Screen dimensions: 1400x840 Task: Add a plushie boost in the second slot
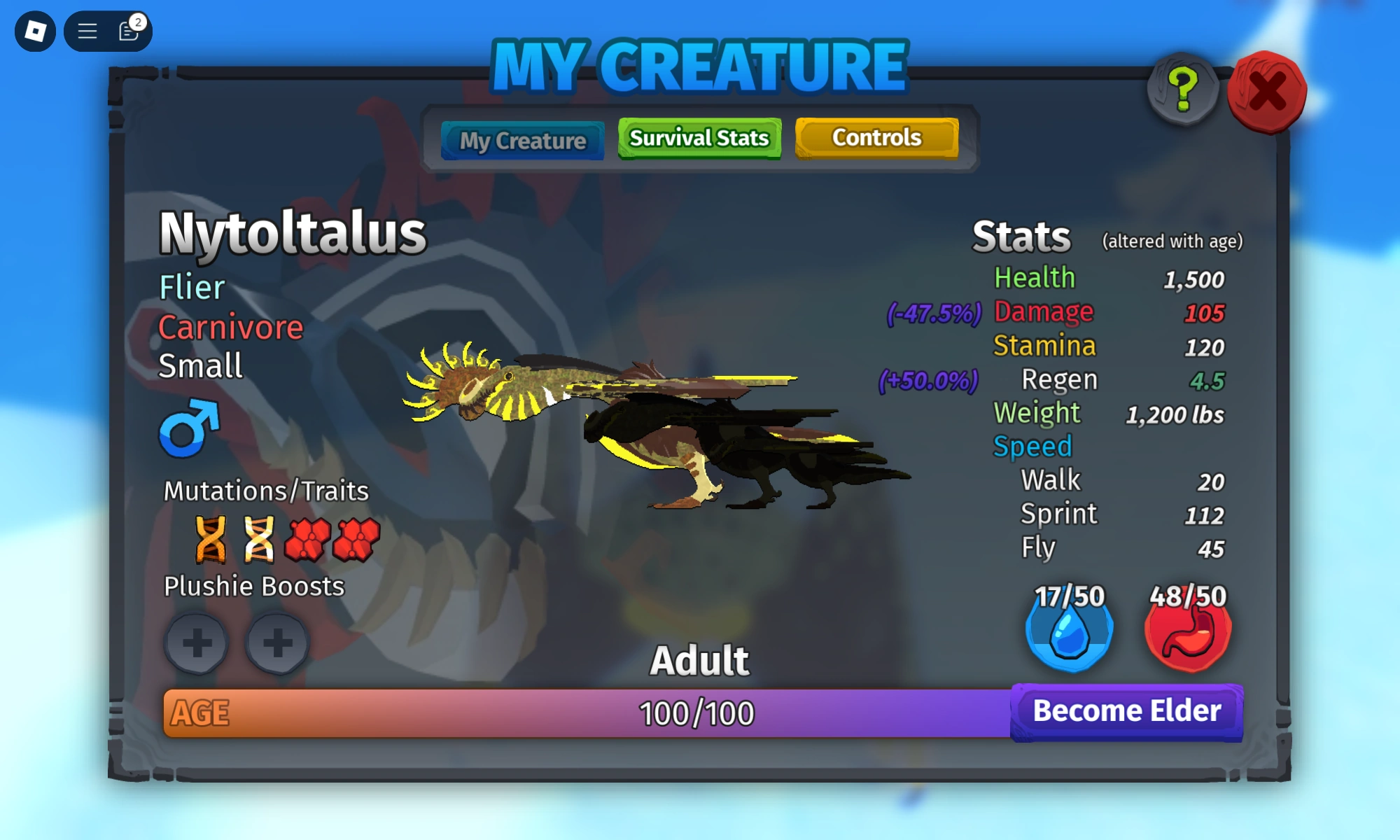click(278, 642)
